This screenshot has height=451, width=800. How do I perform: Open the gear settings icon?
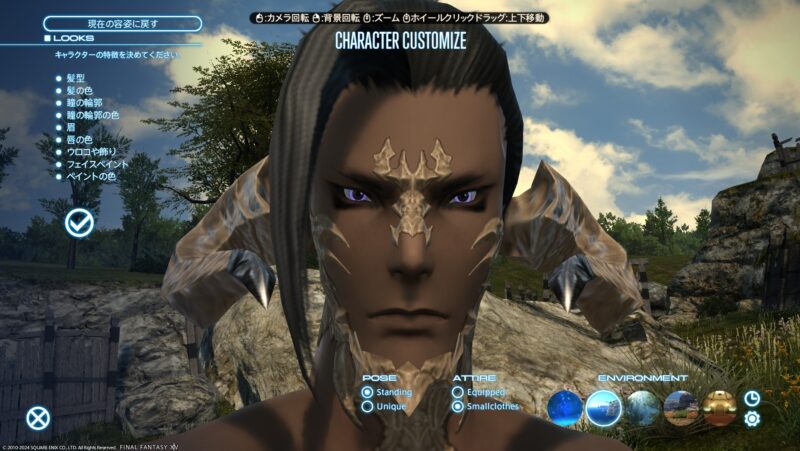point(752,418)
